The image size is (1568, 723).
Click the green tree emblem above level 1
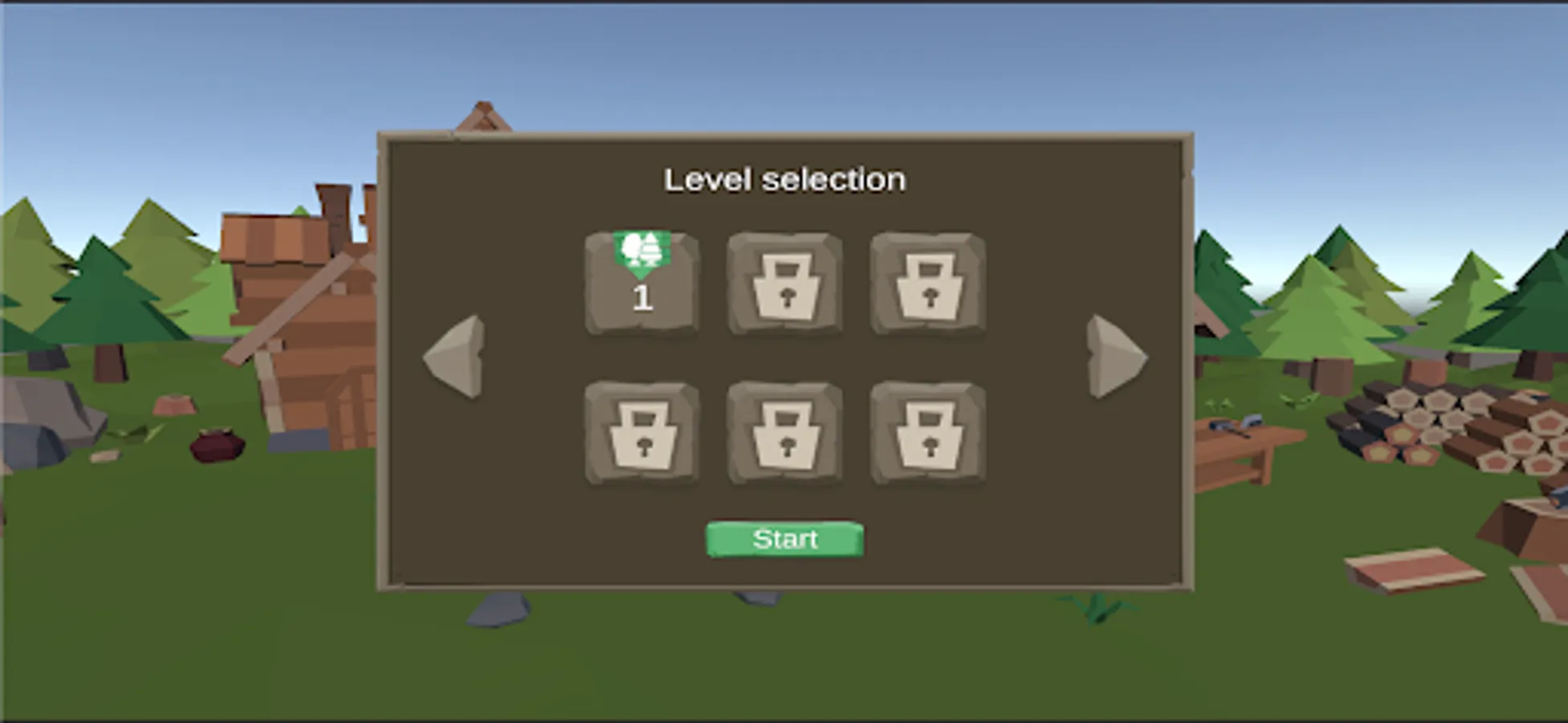pyautogui.click(x=641, y=249)
